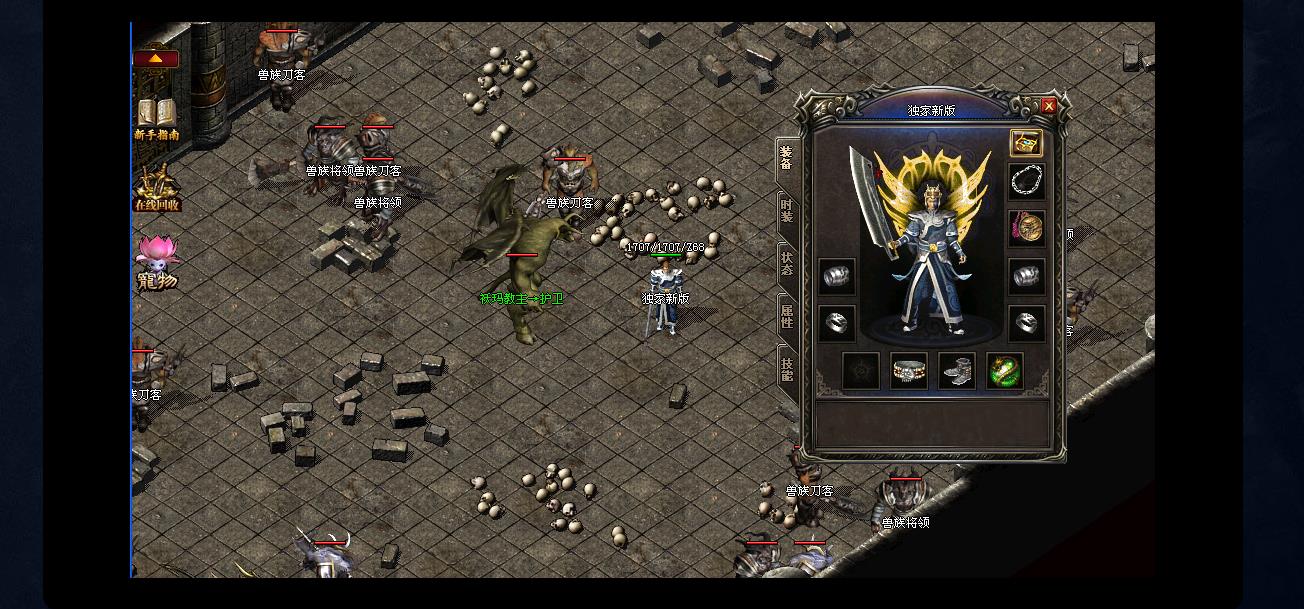Select the equipped boots slot
The image size is (1304, 609).
[x=957, y=371]
